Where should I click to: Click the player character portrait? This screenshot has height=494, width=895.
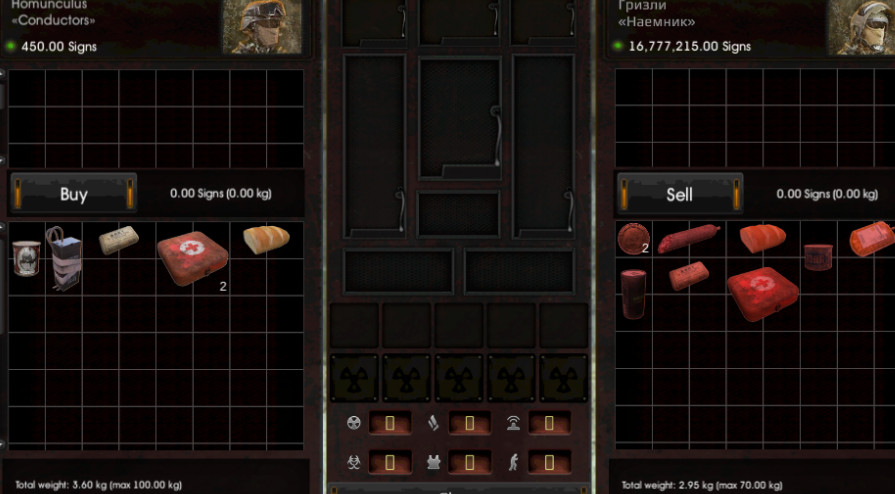[x=860, y=27]
